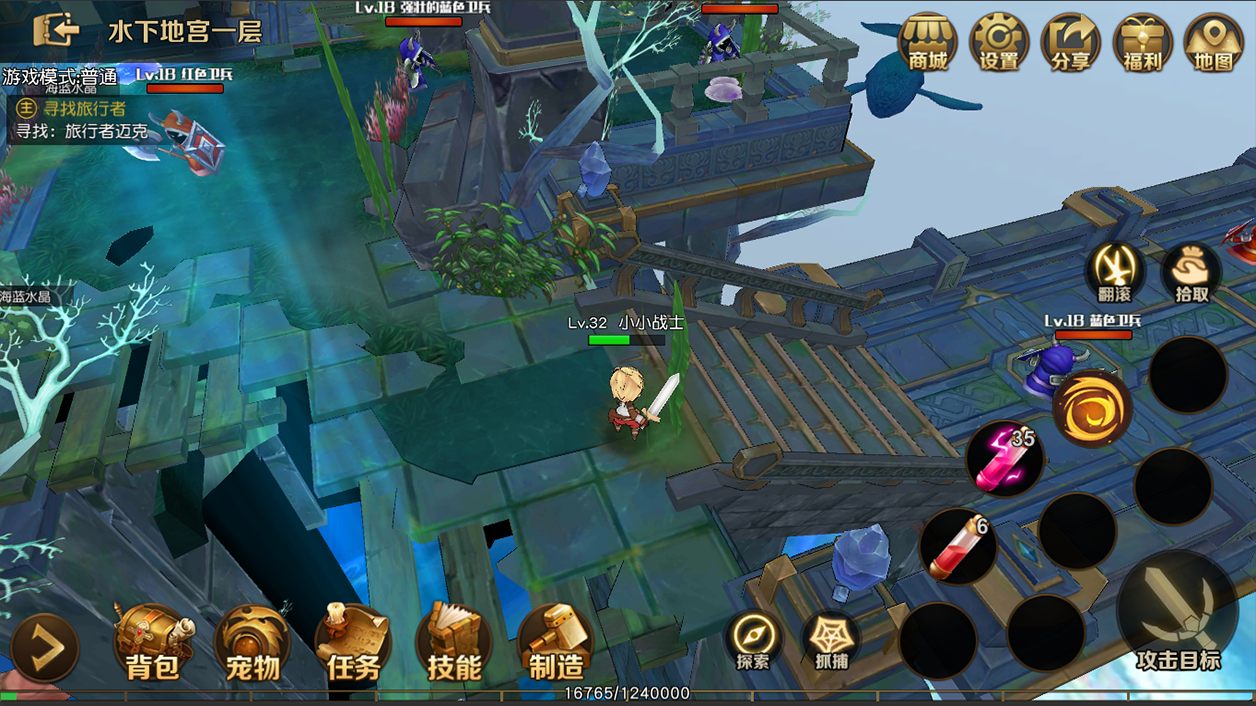Open the 制造 crafting menu

(x=556, y=643)
